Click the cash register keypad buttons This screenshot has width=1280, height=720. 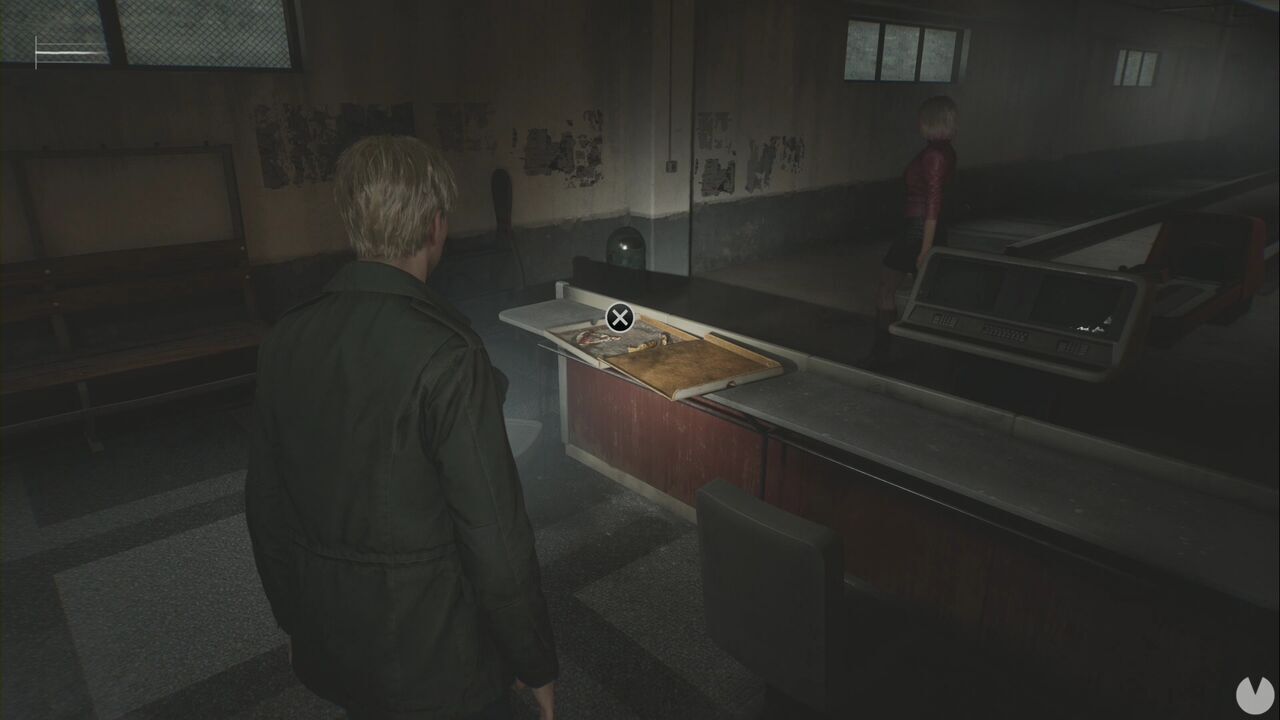click(1000, 330)
